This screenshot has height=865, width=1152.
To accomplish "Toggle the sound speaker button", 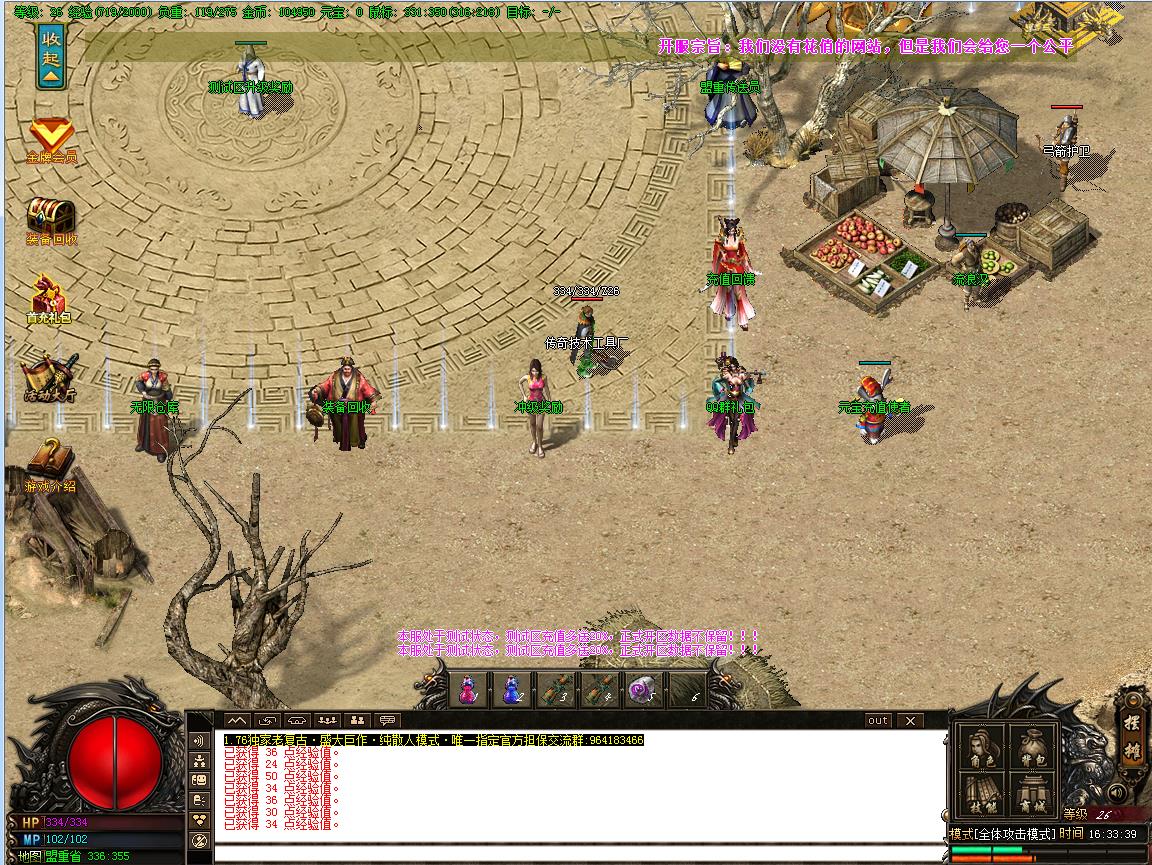I will [x=1116, y=795].
